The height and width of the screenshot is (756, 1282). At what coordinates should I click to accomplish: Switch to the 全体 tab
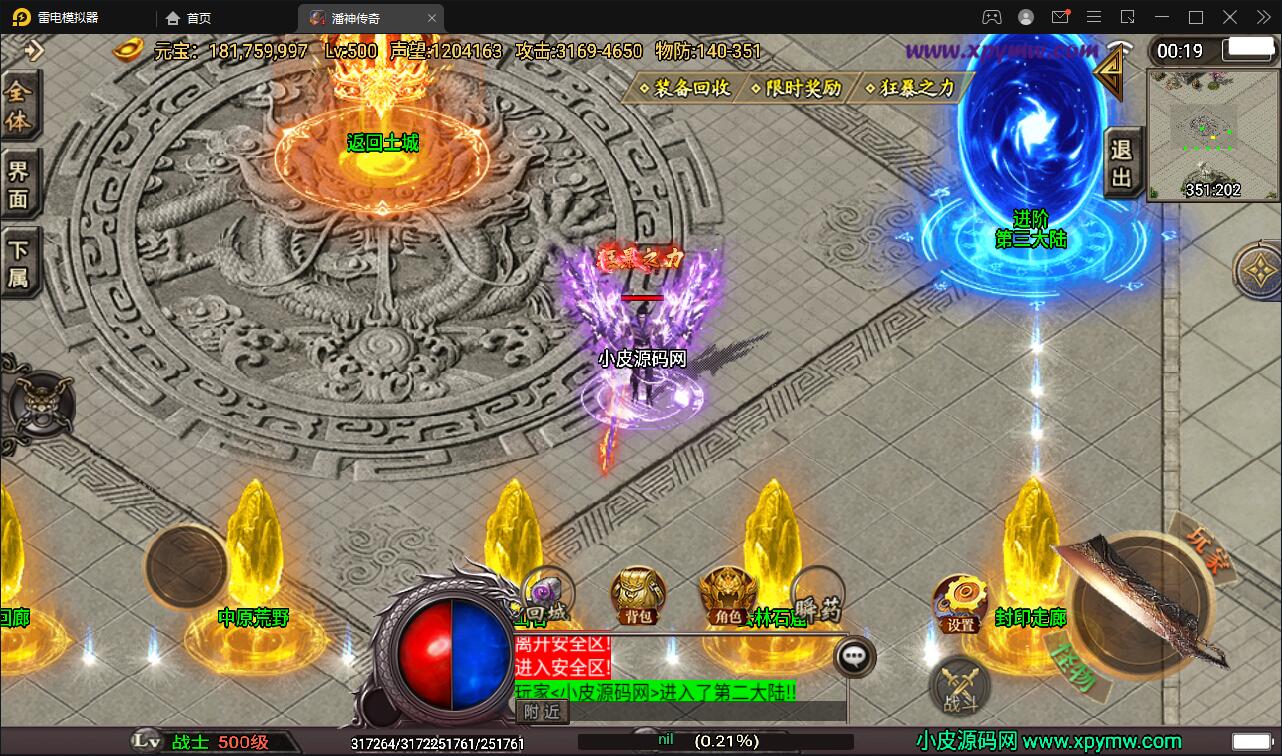coord(19,106)
